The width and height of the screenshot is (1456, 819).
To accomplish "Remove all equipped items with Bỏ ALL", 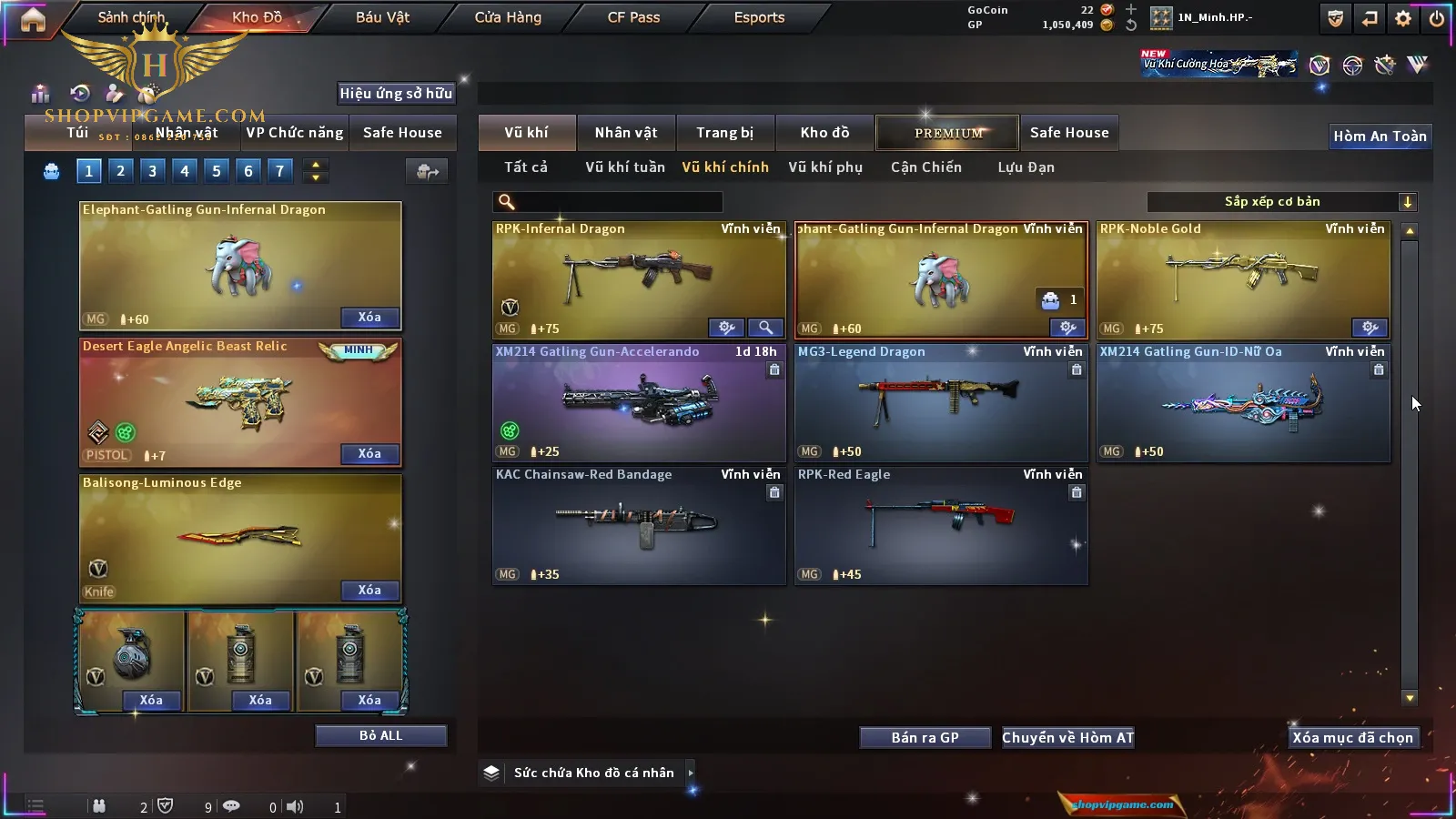I will [x=380, y=735].
